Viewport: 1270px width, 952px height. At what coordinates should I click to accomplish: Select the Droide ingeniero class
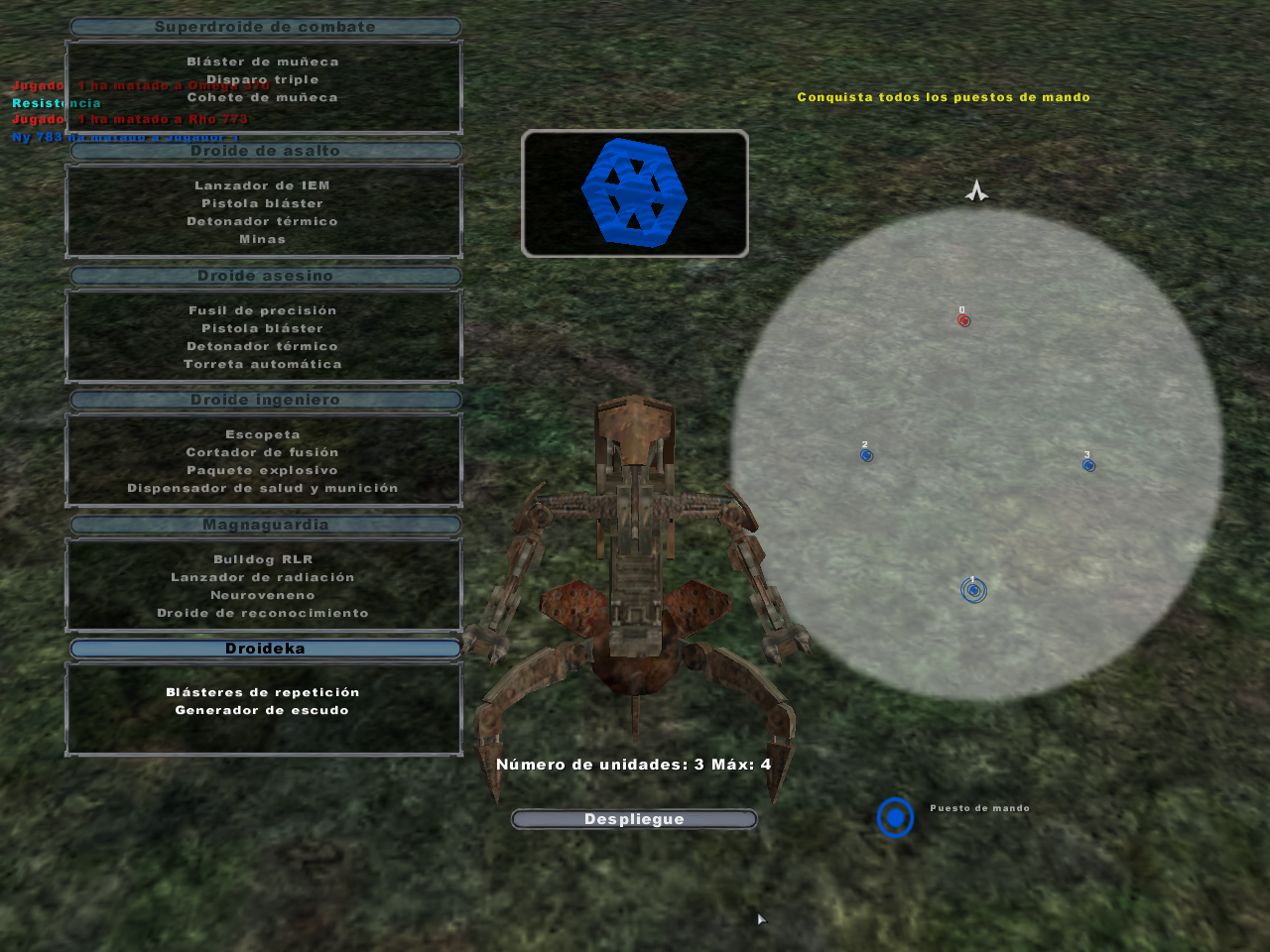pos(263,400)
